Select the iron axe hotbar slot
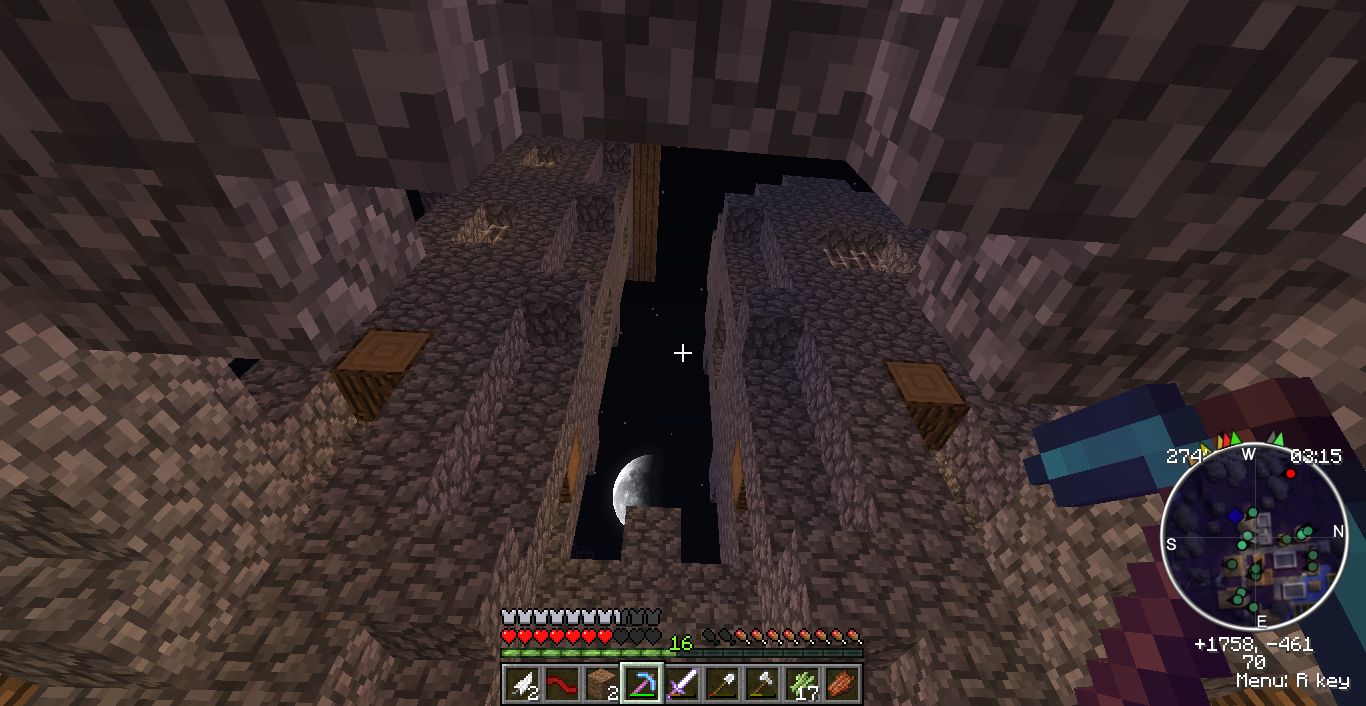Image resolution: width=1366 pixels, height=706 pixels. click(x=761, y=684)
